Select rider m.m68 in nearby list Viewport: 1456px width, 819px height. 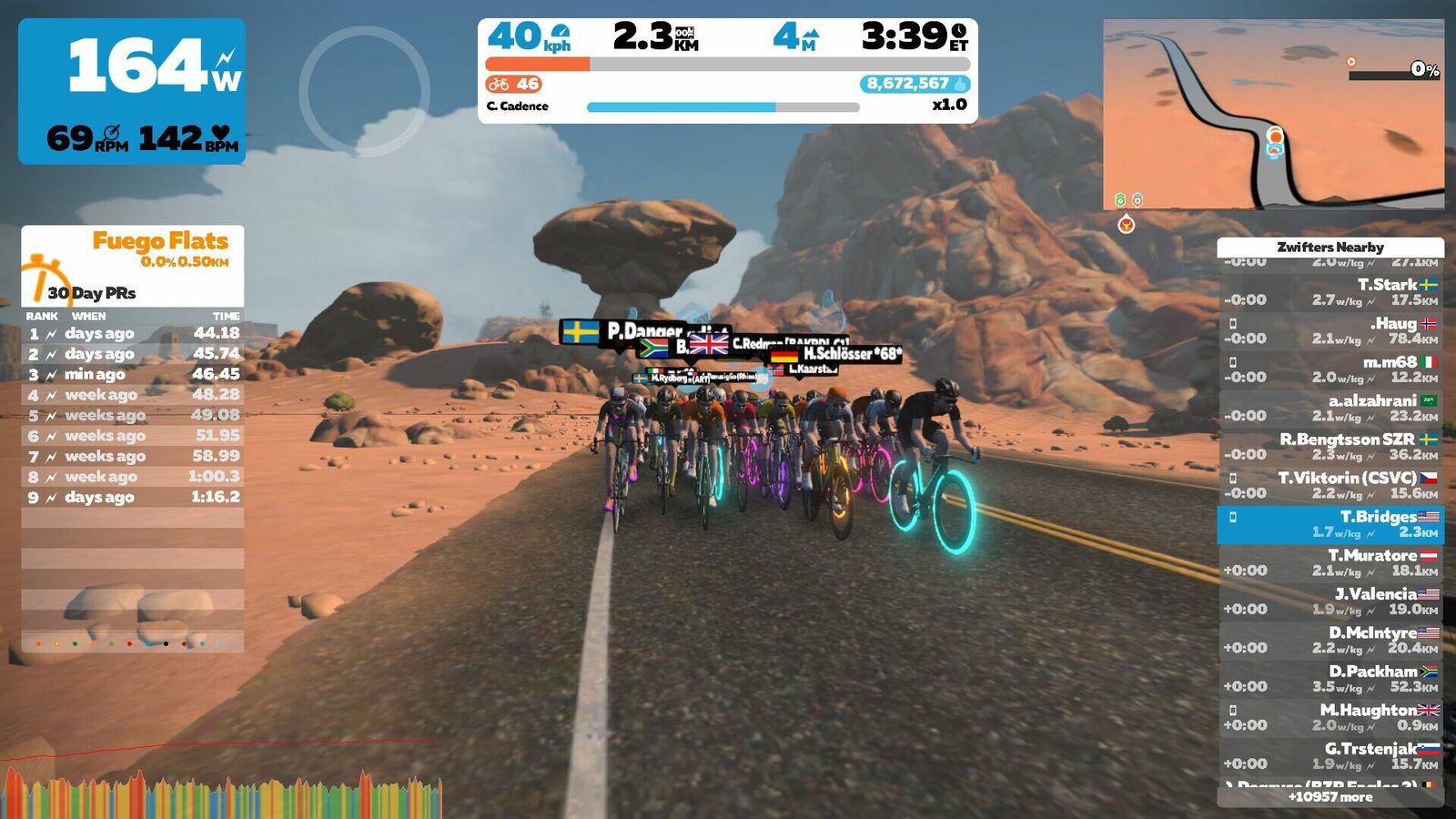(x=1330, y=369)
